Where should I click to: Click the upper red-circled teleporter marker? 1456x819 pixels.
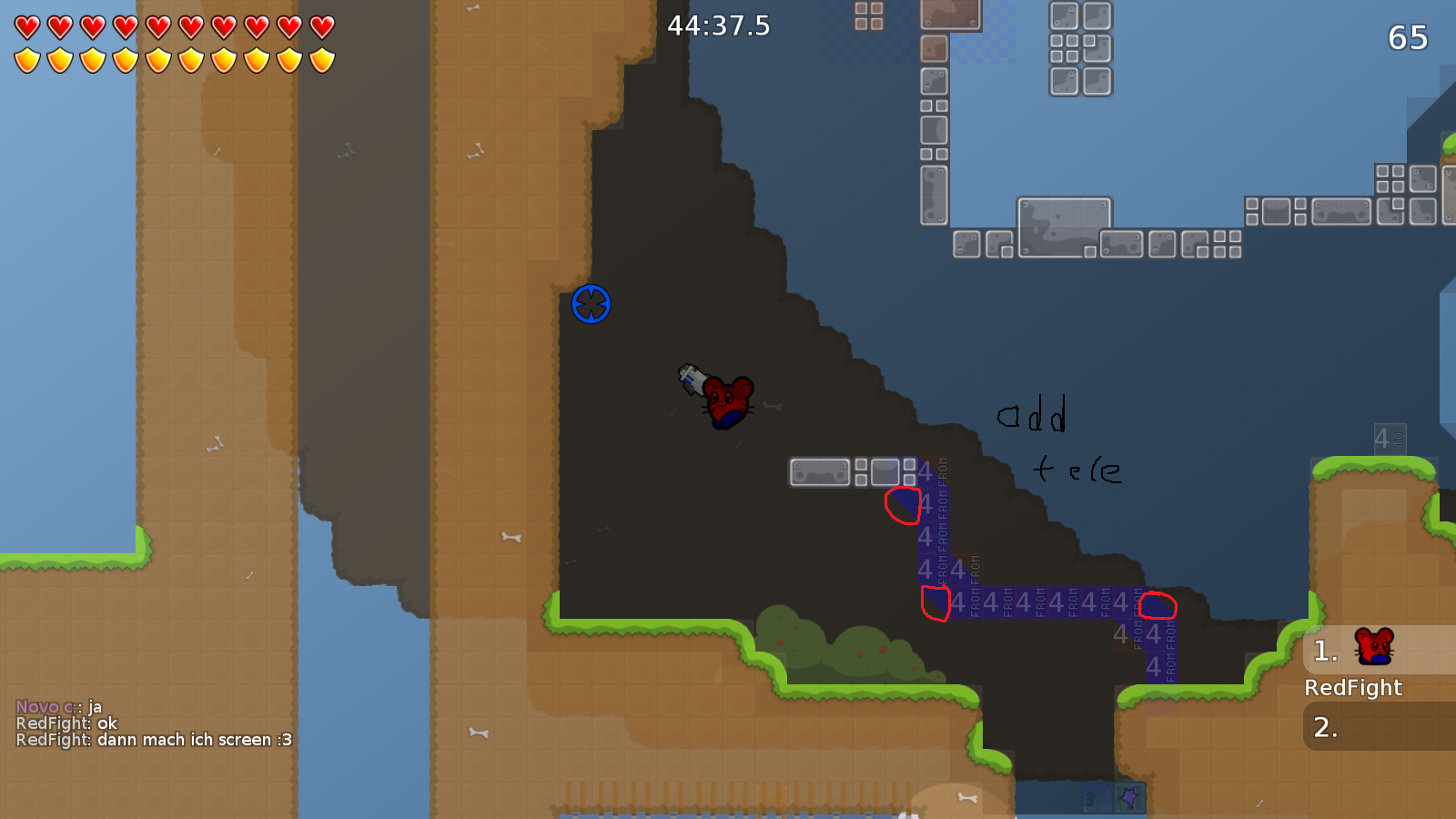coord(901,506)
